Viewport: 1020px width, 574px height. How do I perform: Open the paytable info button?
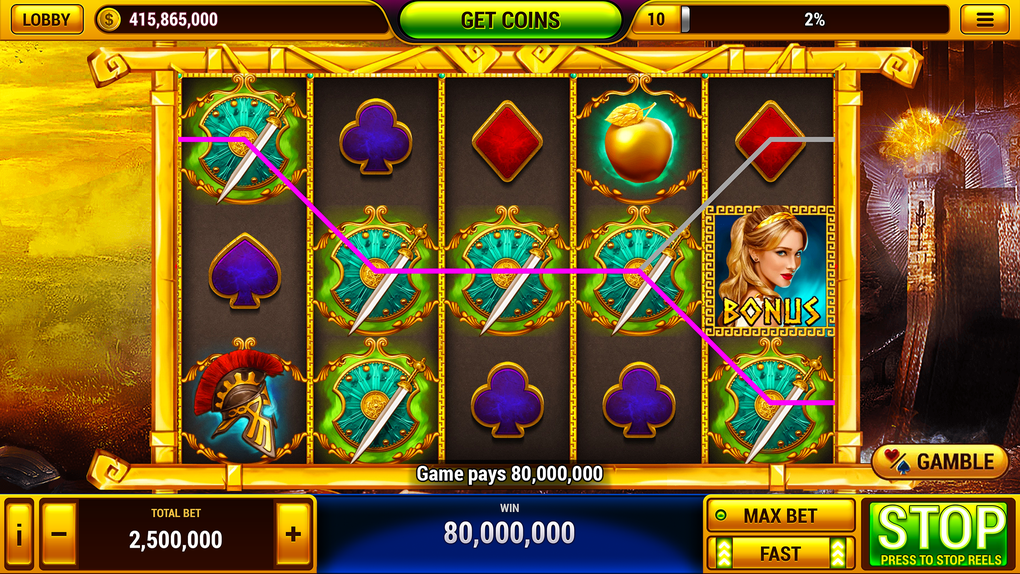point(18,534)
